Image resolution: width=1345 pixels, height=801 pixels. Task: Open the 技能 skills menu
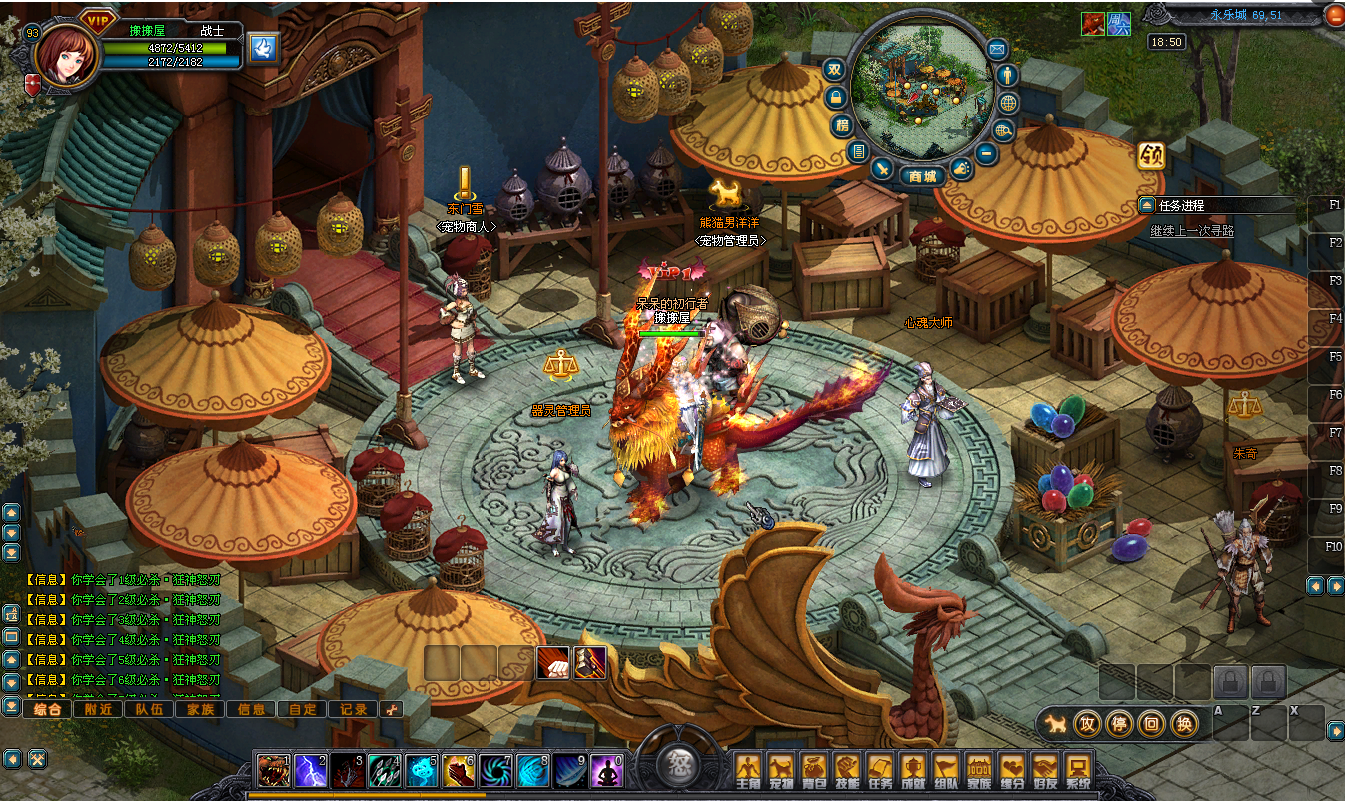coord(847,768)
